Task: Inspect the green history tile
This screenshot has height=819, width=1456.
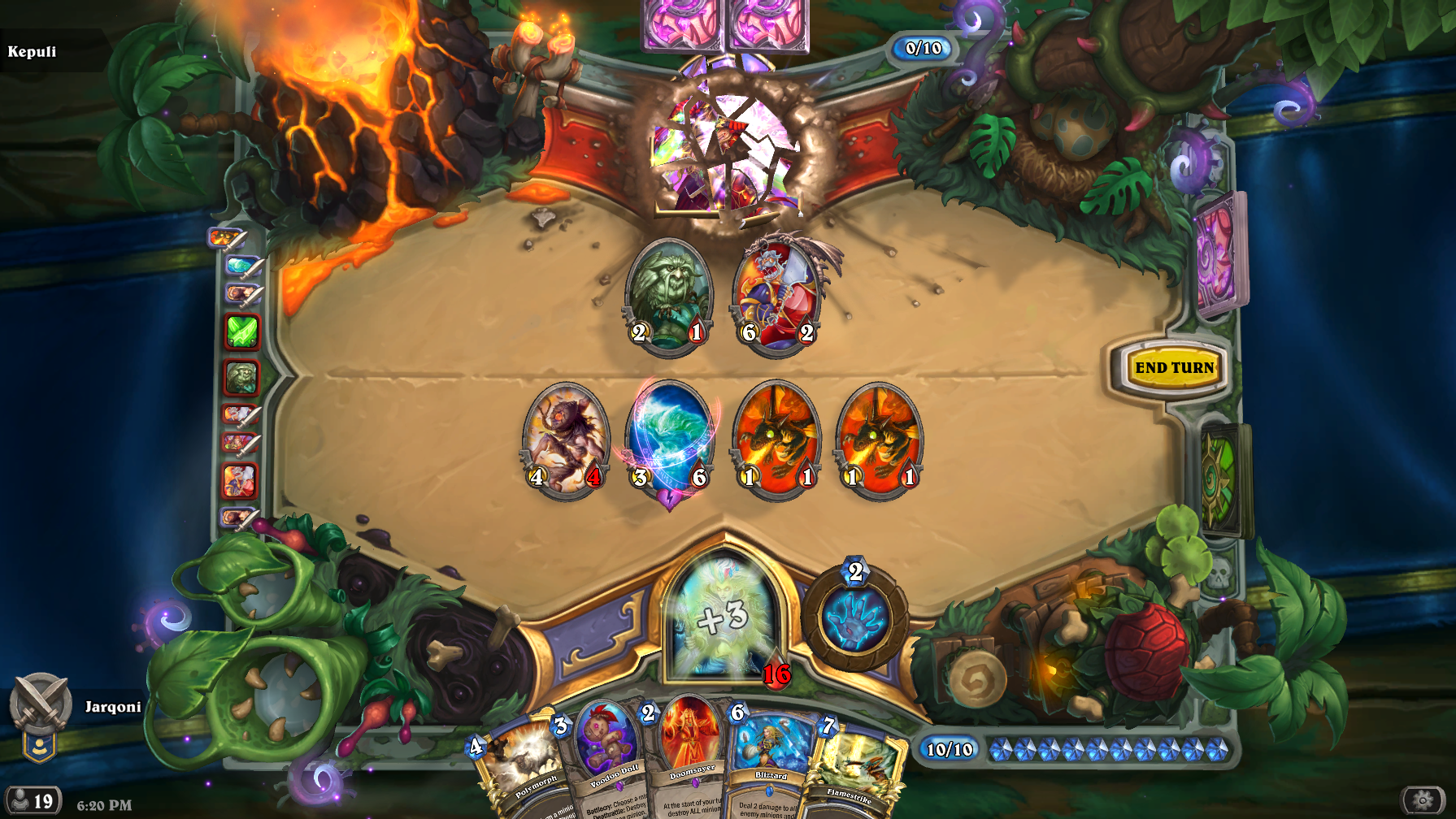Action: 241,331
